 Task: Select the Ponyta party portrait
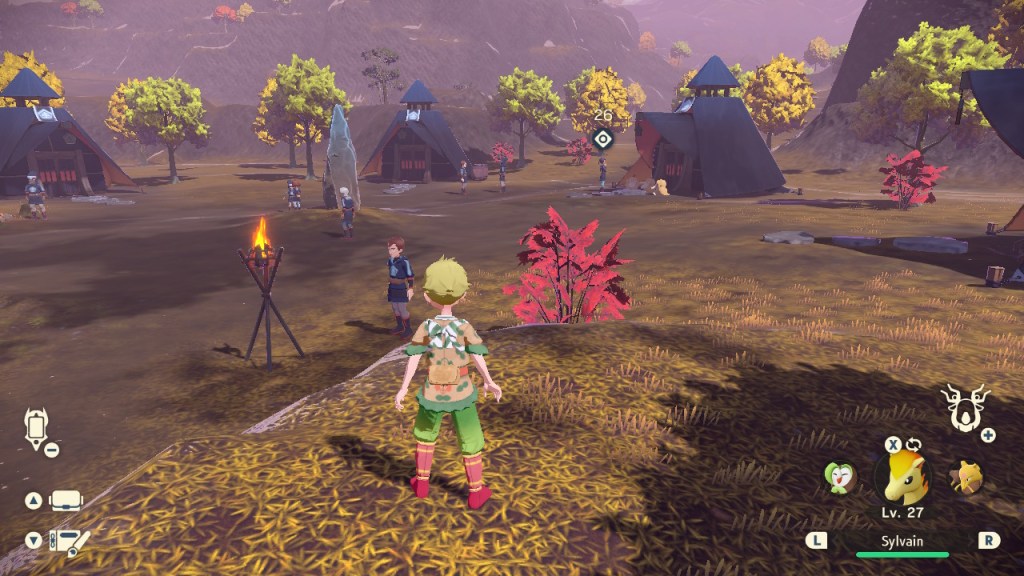click(903, 477)
